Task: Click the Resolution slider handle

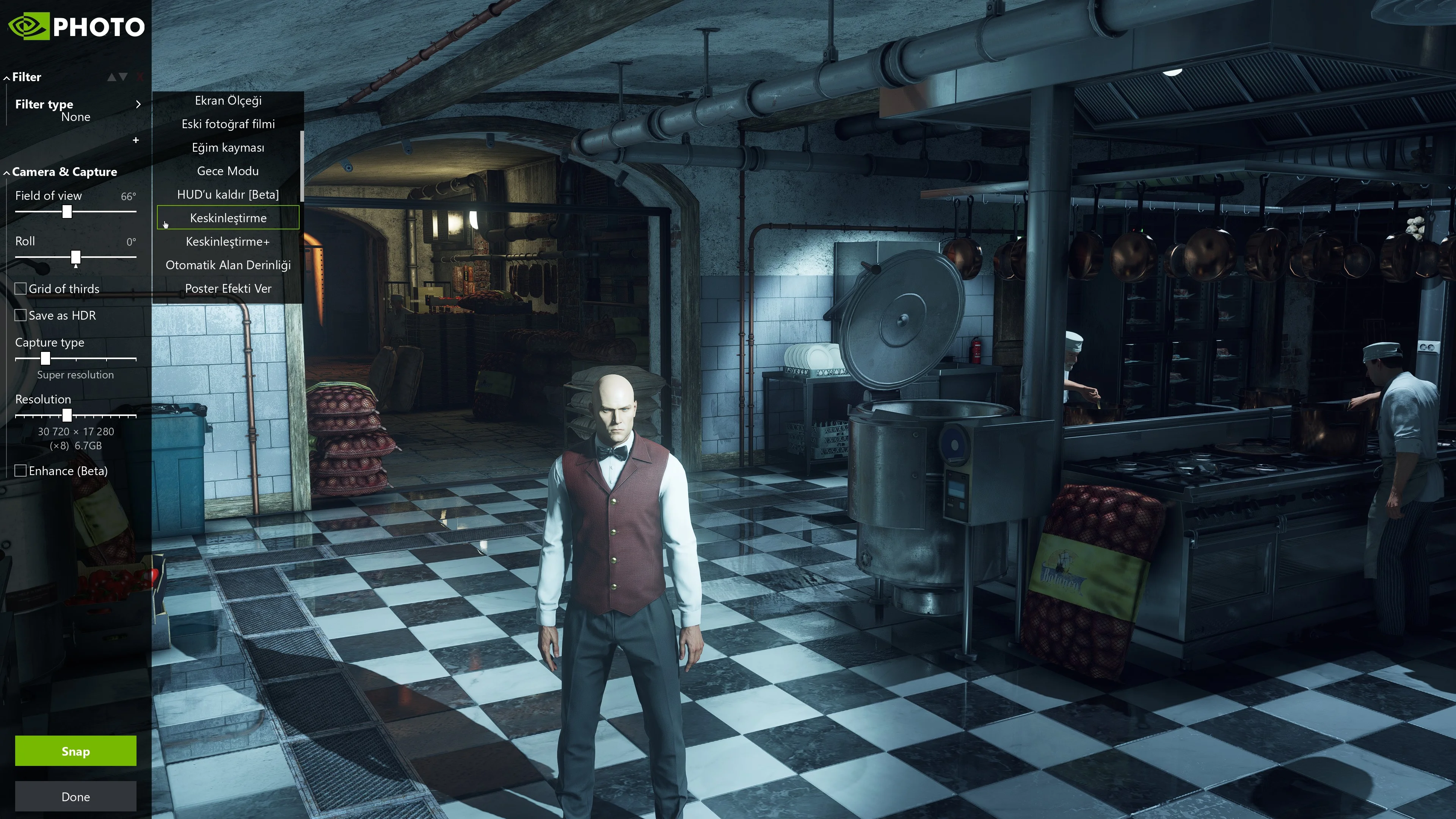Action: (67, 416)
